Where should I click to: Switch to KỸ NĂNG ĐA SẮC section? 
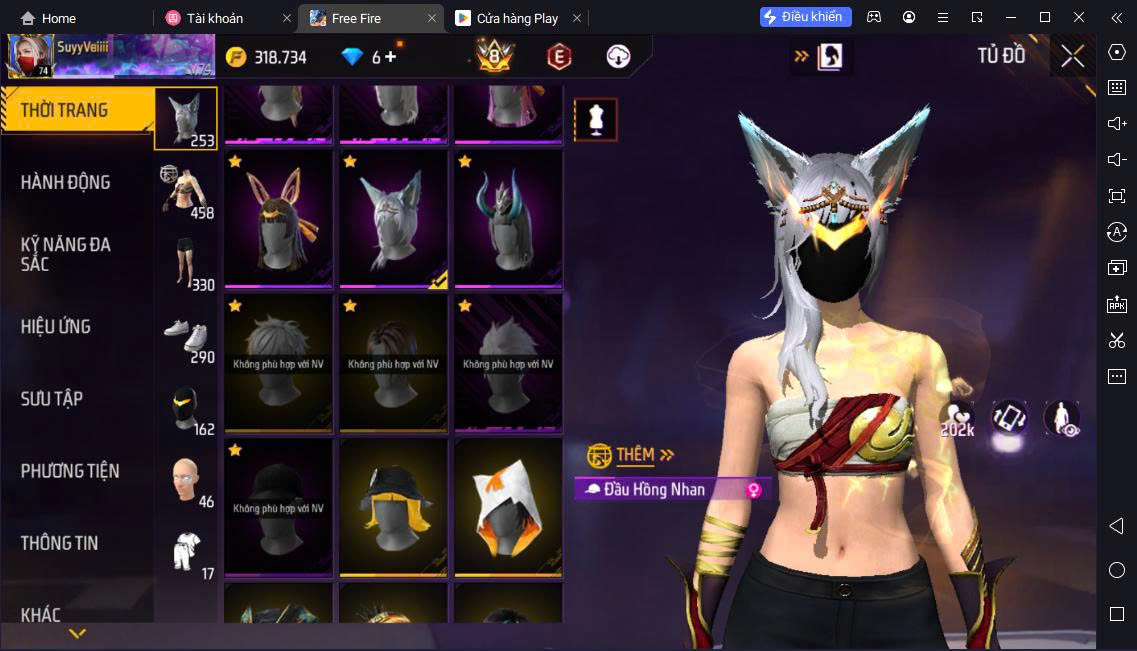click(x=66, y=254)
